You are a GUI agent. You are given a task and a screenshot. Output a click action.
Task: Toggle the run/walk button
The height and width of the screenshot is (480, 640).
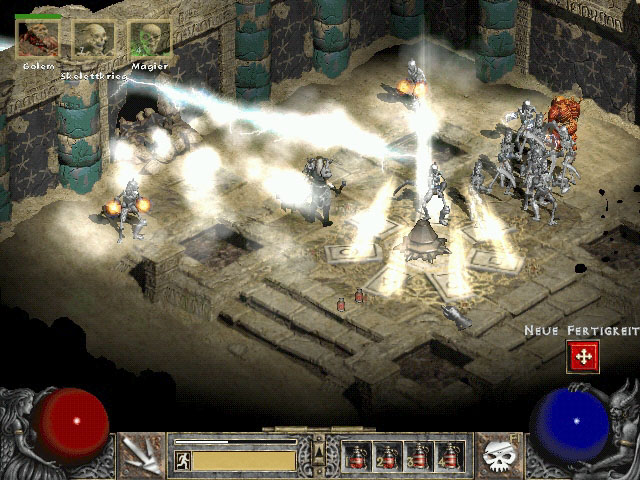coord(183,460)
